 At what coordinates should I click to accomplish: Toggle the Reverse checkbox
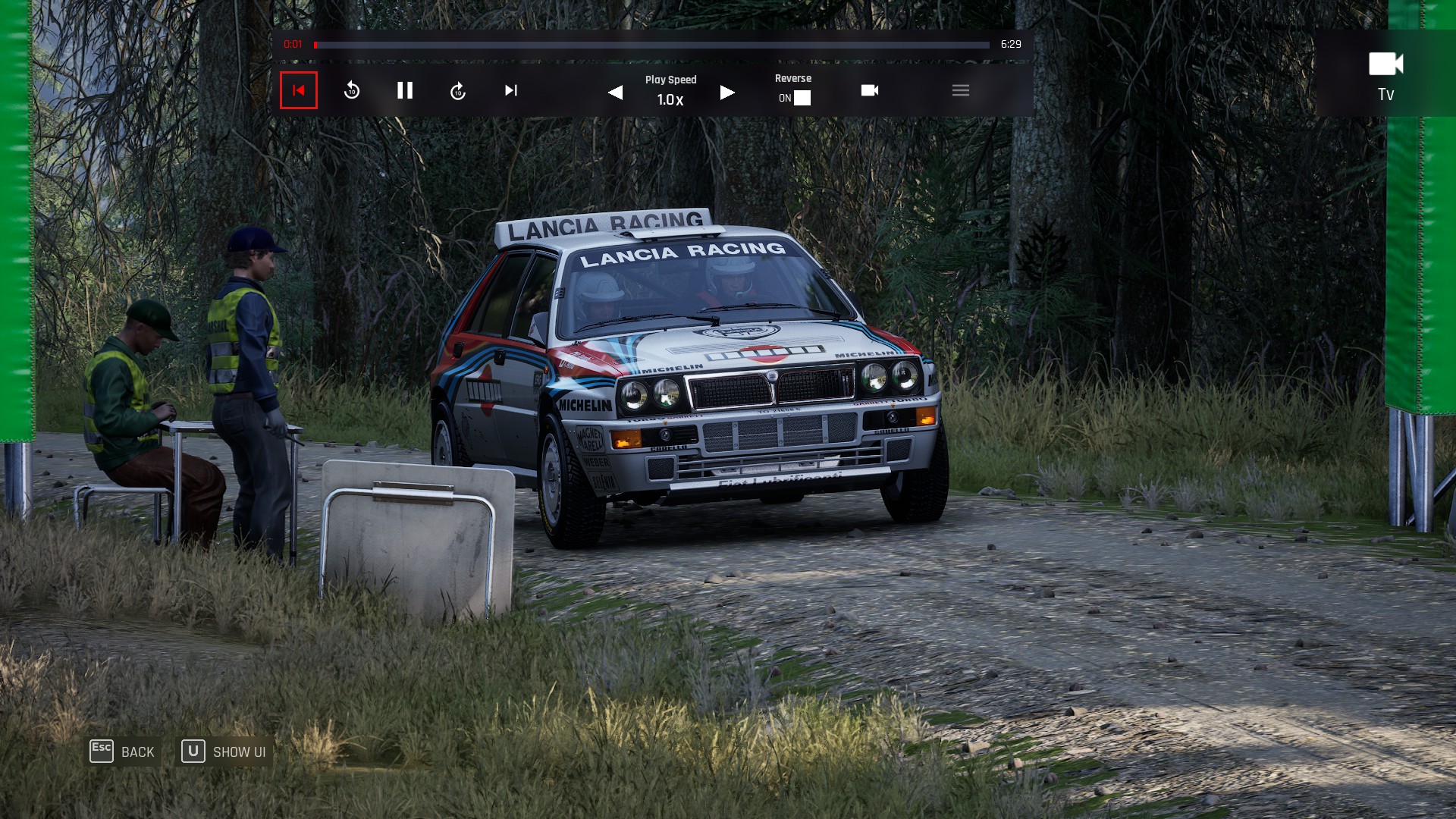(802, 98)
